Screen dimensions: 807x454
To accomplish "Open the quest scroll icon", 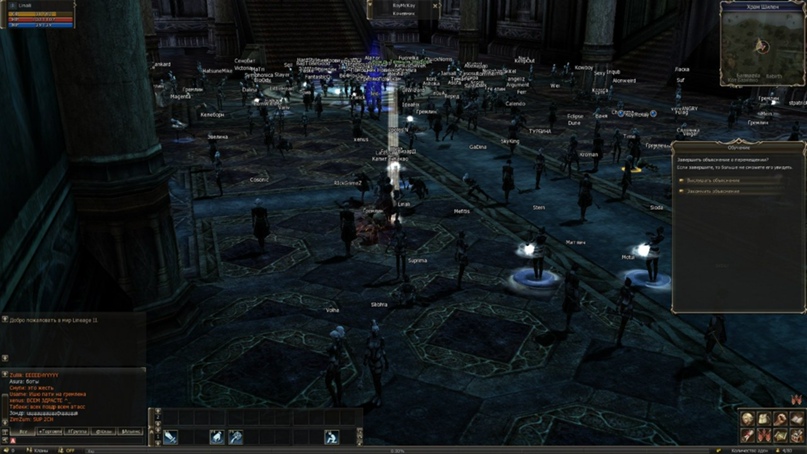I will click(x=748, y=434).
